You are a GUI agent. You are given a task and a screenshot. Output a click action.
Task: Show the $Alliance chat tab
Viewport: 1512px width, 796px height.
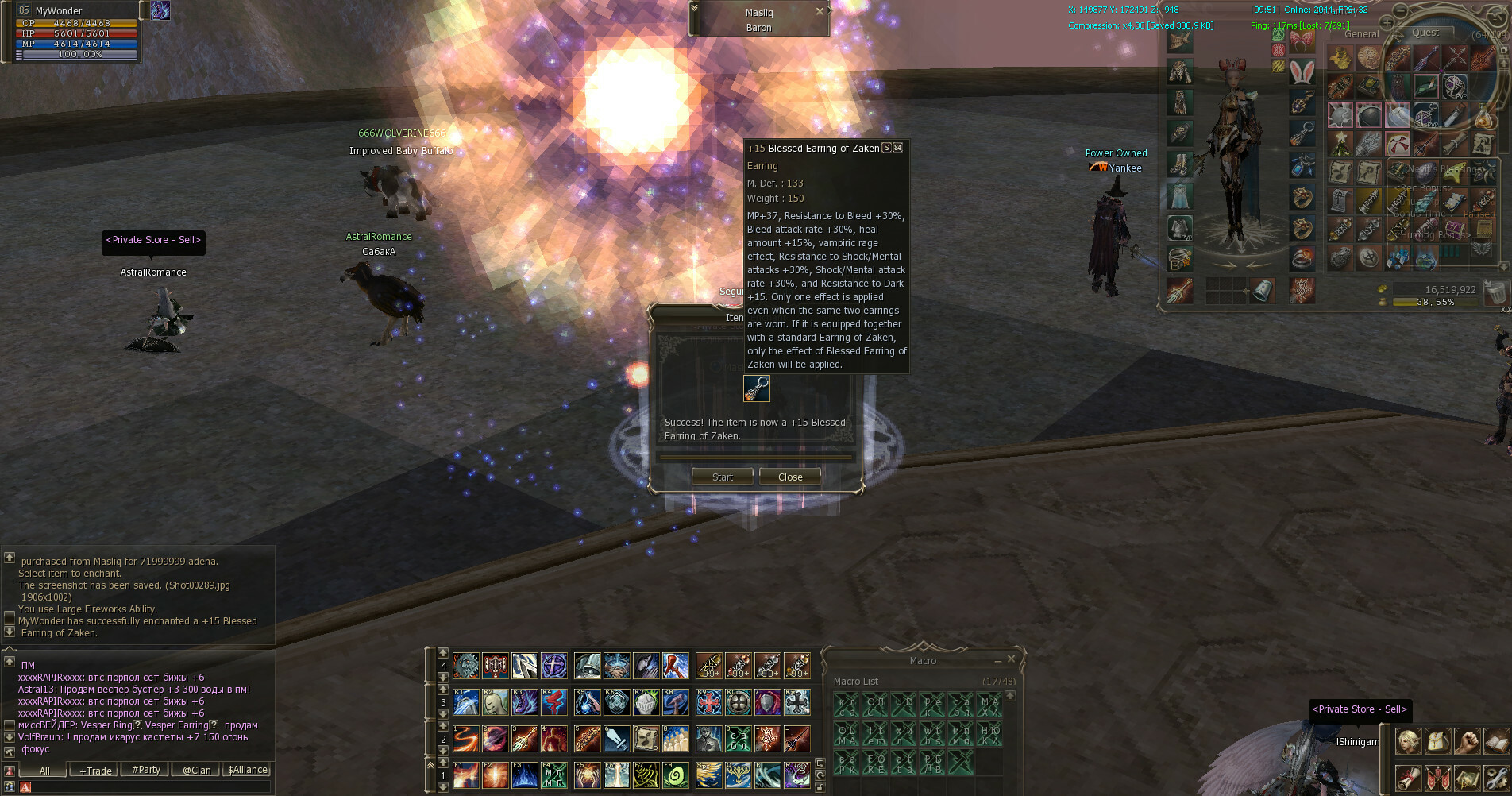[248, 770]
